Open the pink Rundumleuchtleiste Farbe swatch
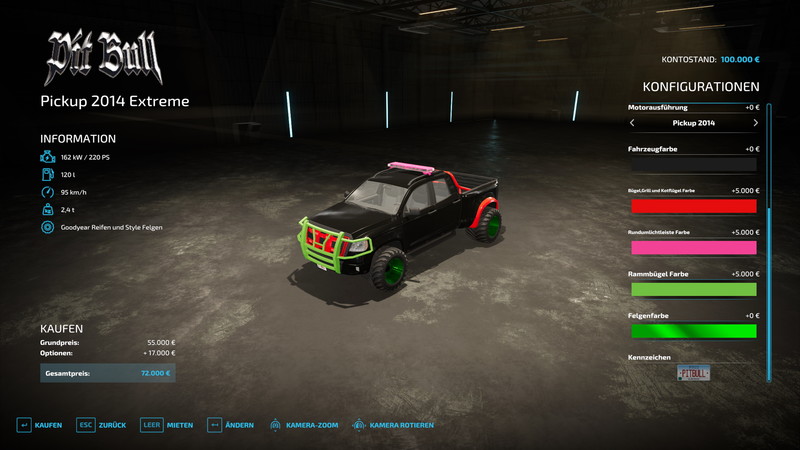The height and width of the screenshot is (450, 800). pos(693,248)
